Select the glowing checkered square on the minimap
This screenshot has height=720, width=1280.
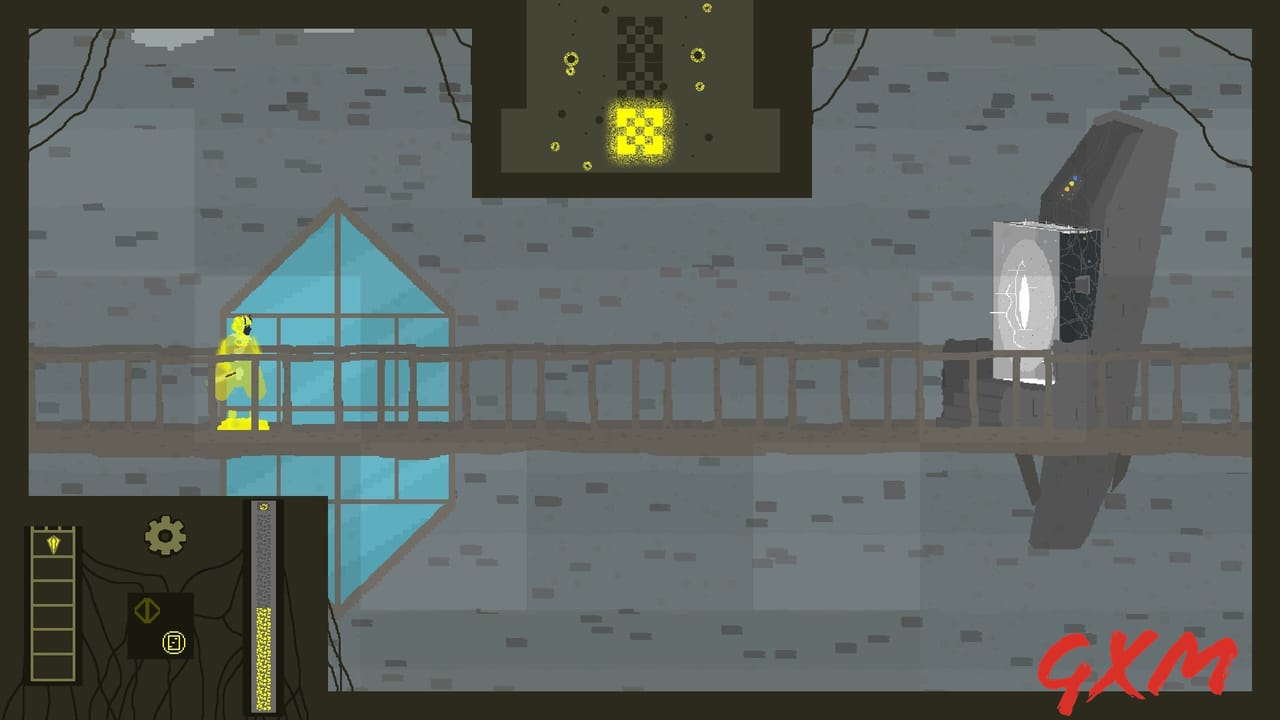click(x=638, y=129)
